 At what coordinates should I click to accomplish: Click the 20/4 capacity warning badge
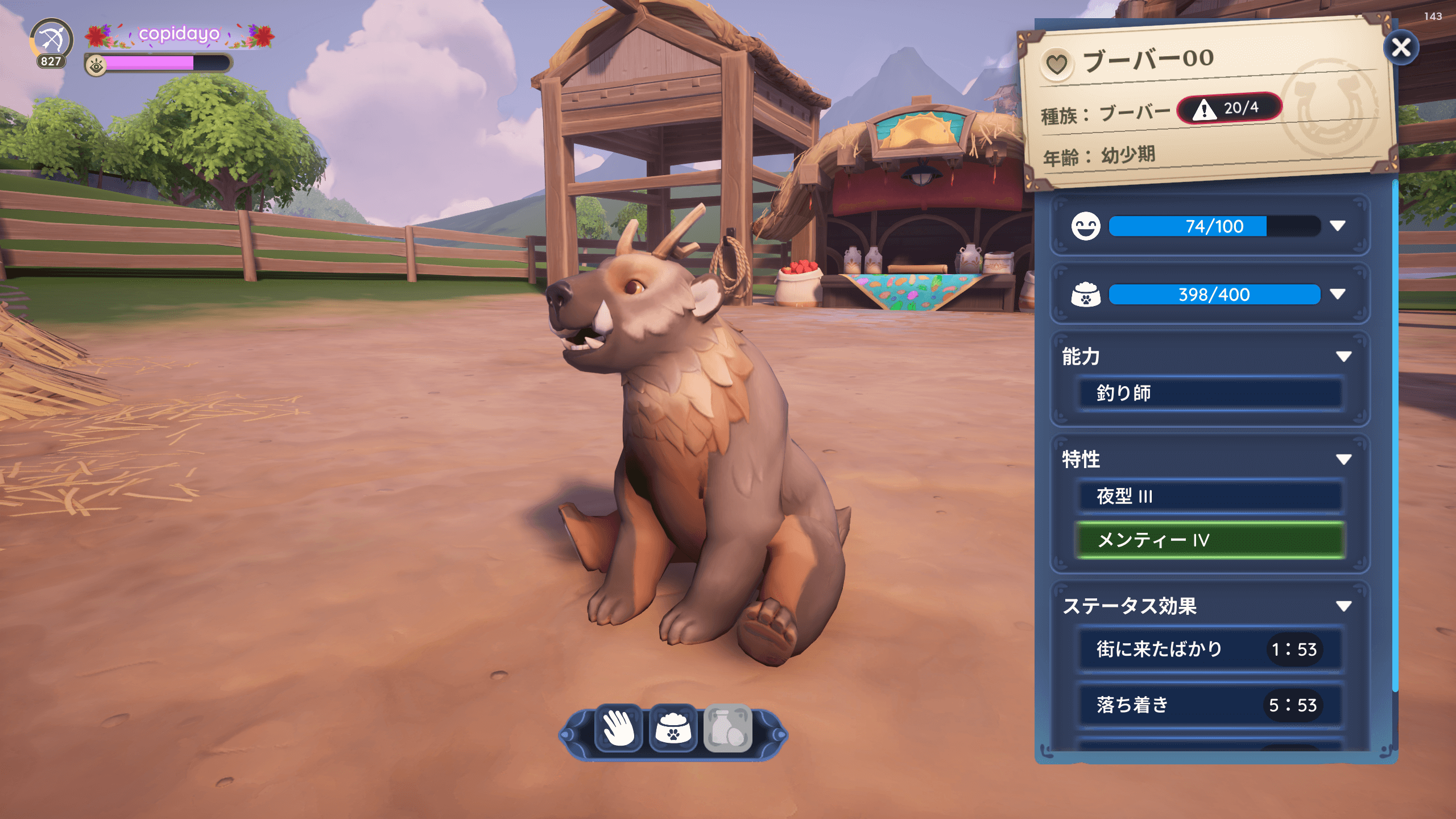point(1229,108)
